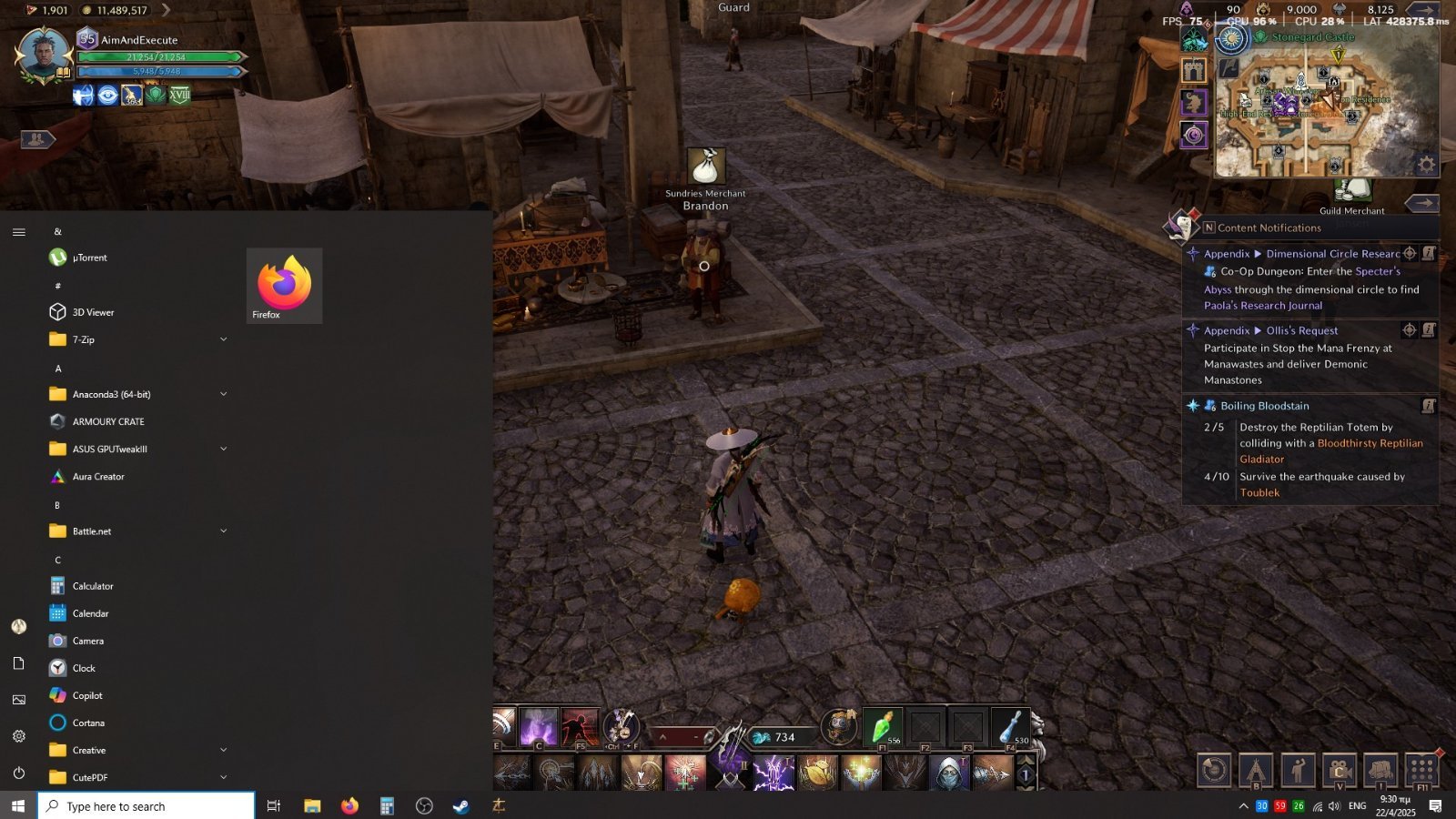Open Content Notifications panel header
Viewport: 1456px width, 819px height.
(x=1269, y=228)
